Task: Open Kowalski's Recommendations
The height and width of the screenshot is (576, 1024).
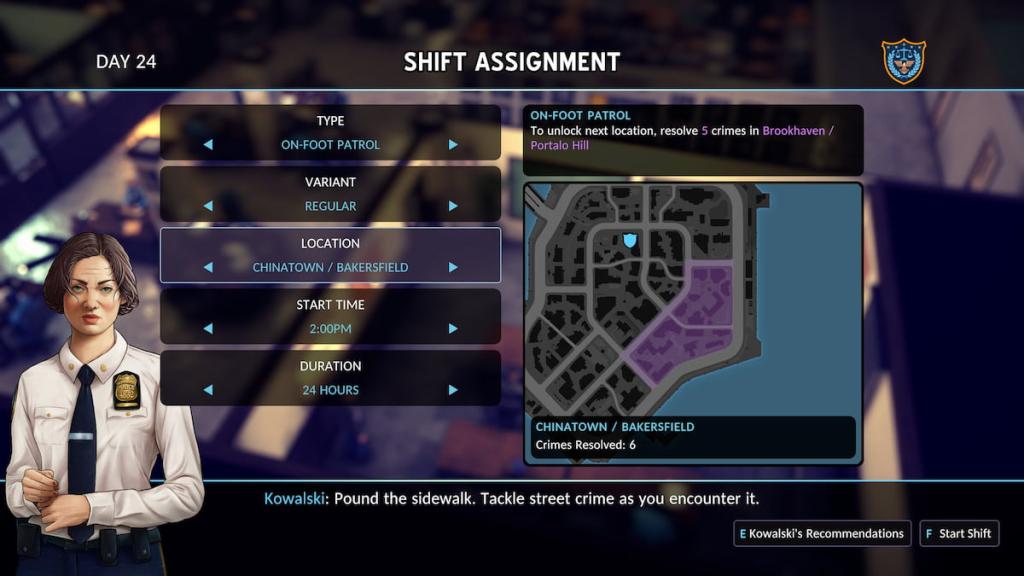Action: coord(821,533)
